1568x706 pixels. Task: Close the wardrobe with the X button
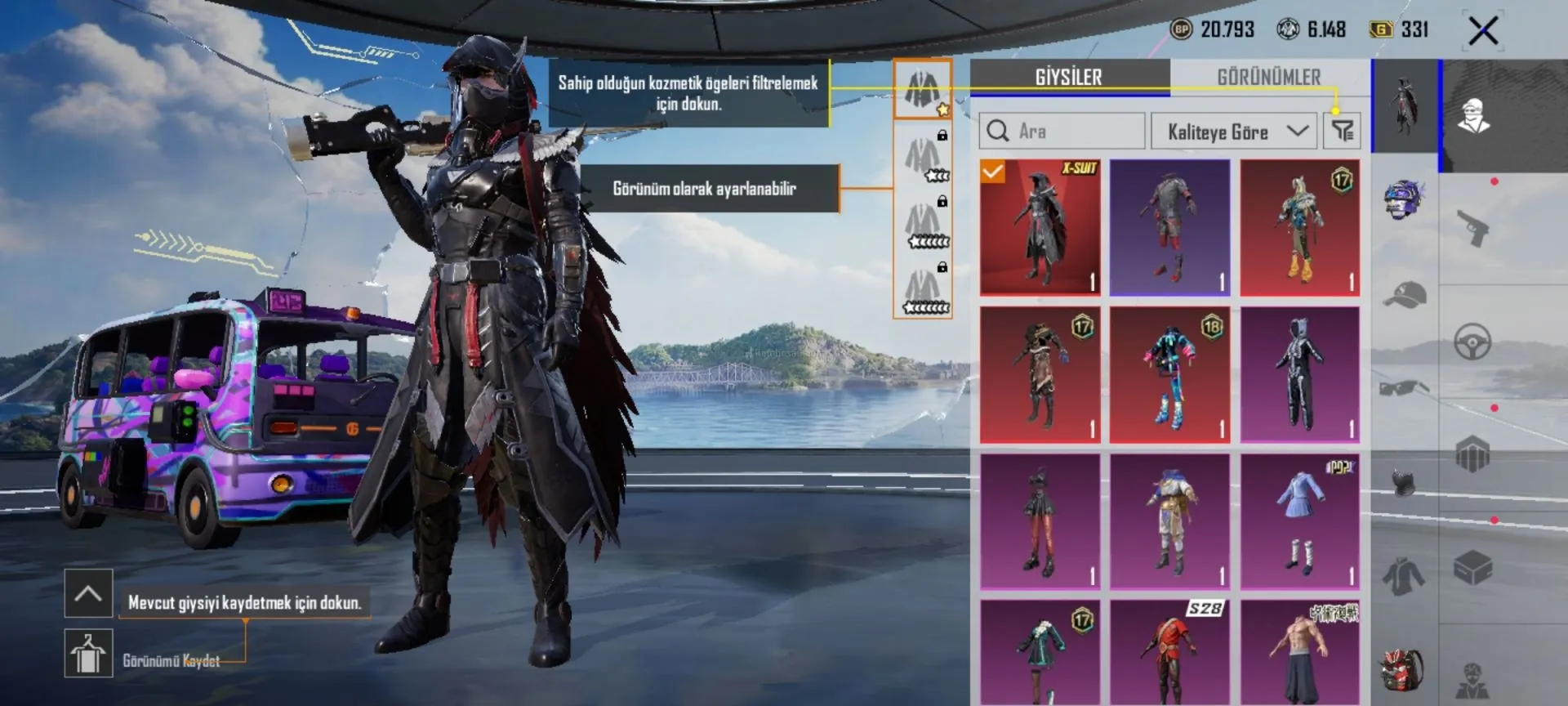[x=1483, y=32]
